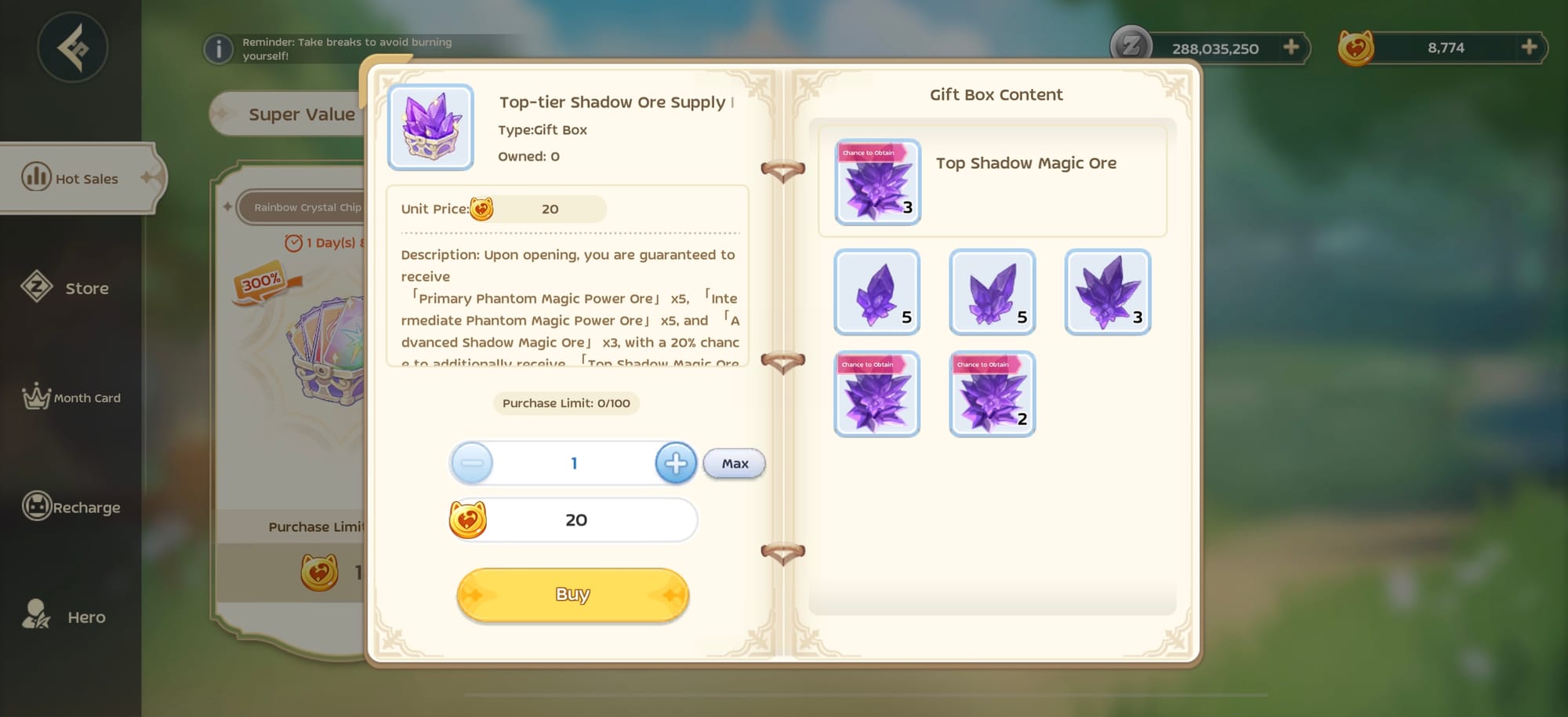Switch to the Recharge tab
Viewport: 1568px width, 717px height.
click(x=72, y=508)
